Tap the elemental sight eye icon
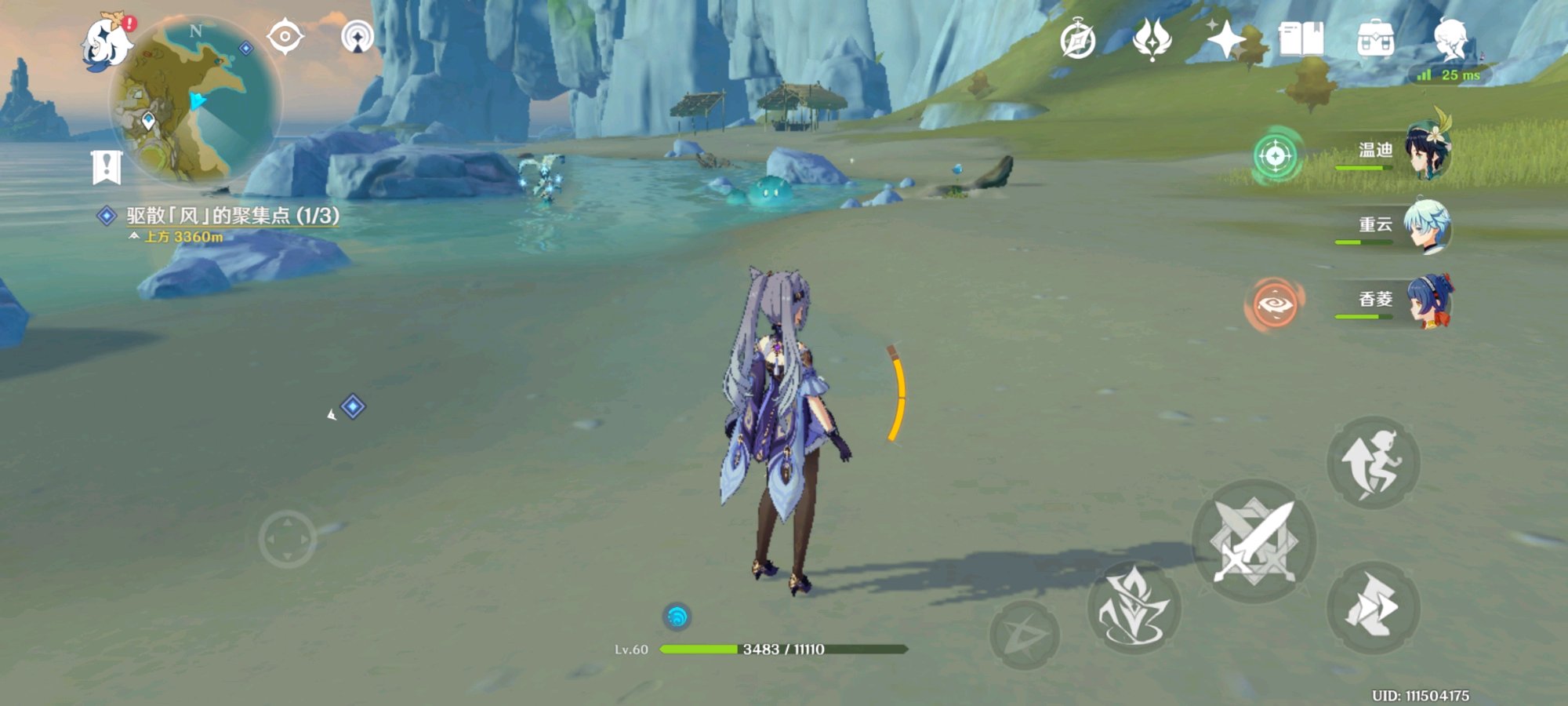This screenshot has height=706, width=1568. pos(285,37)
